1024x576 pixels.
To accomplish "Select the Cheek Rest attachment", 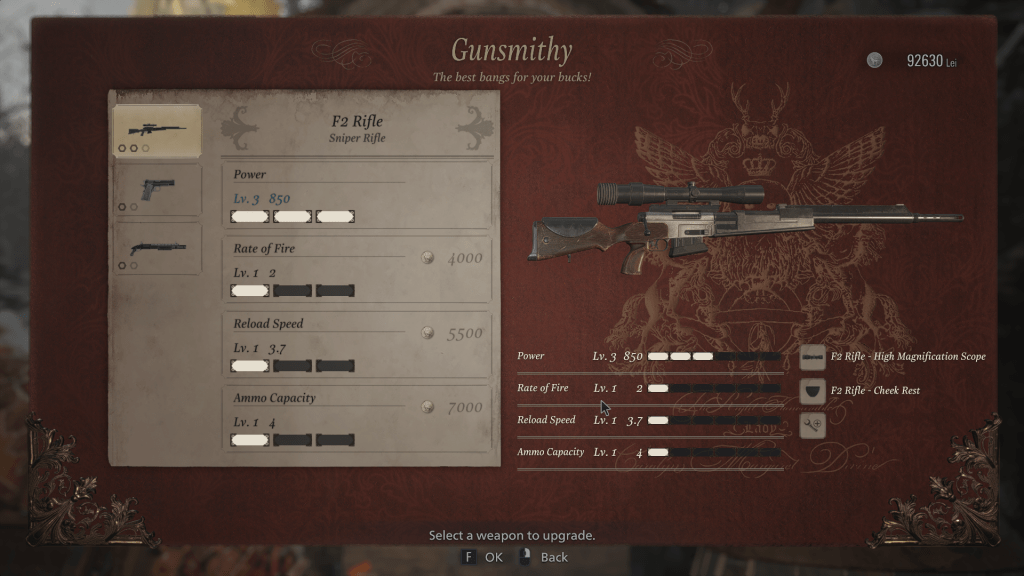I will [814, 390].
